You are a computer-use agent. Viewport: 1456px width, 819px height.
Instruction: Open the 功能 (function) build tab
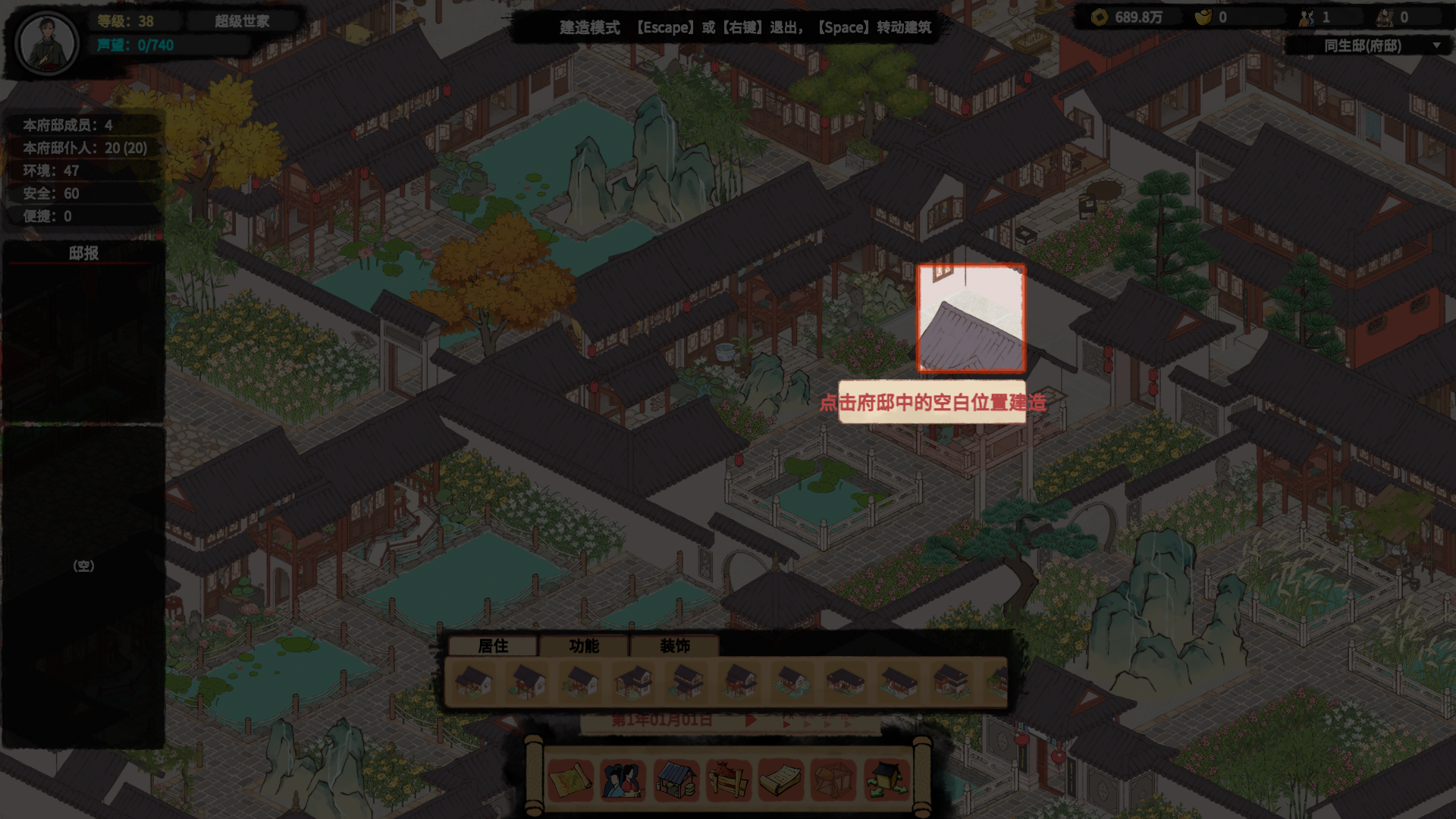(584, 646)
